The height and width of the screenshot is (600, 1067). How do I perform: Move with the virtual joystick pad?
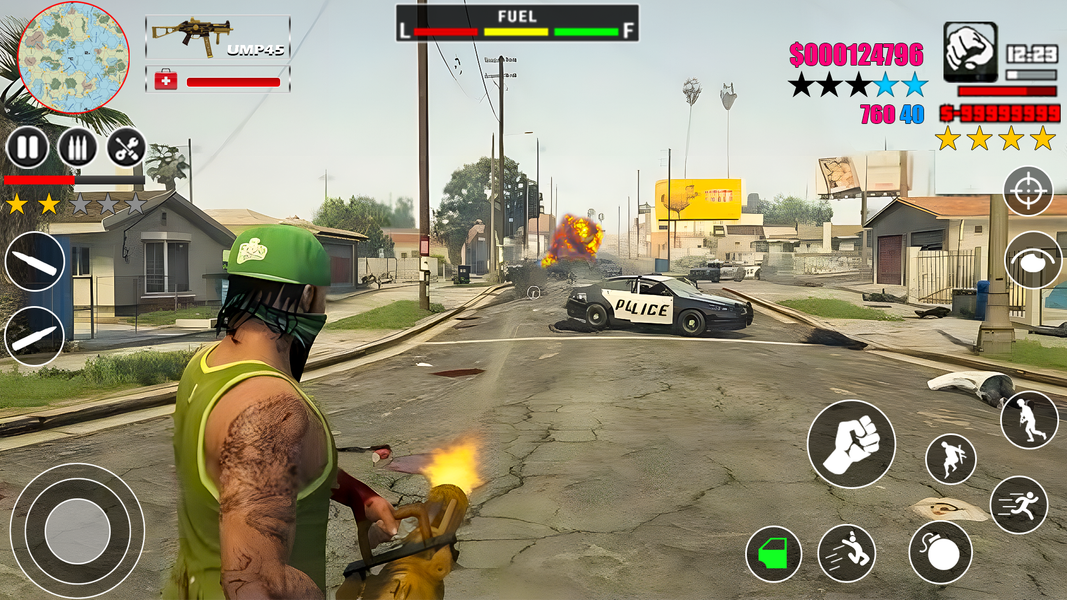point(77,530)
